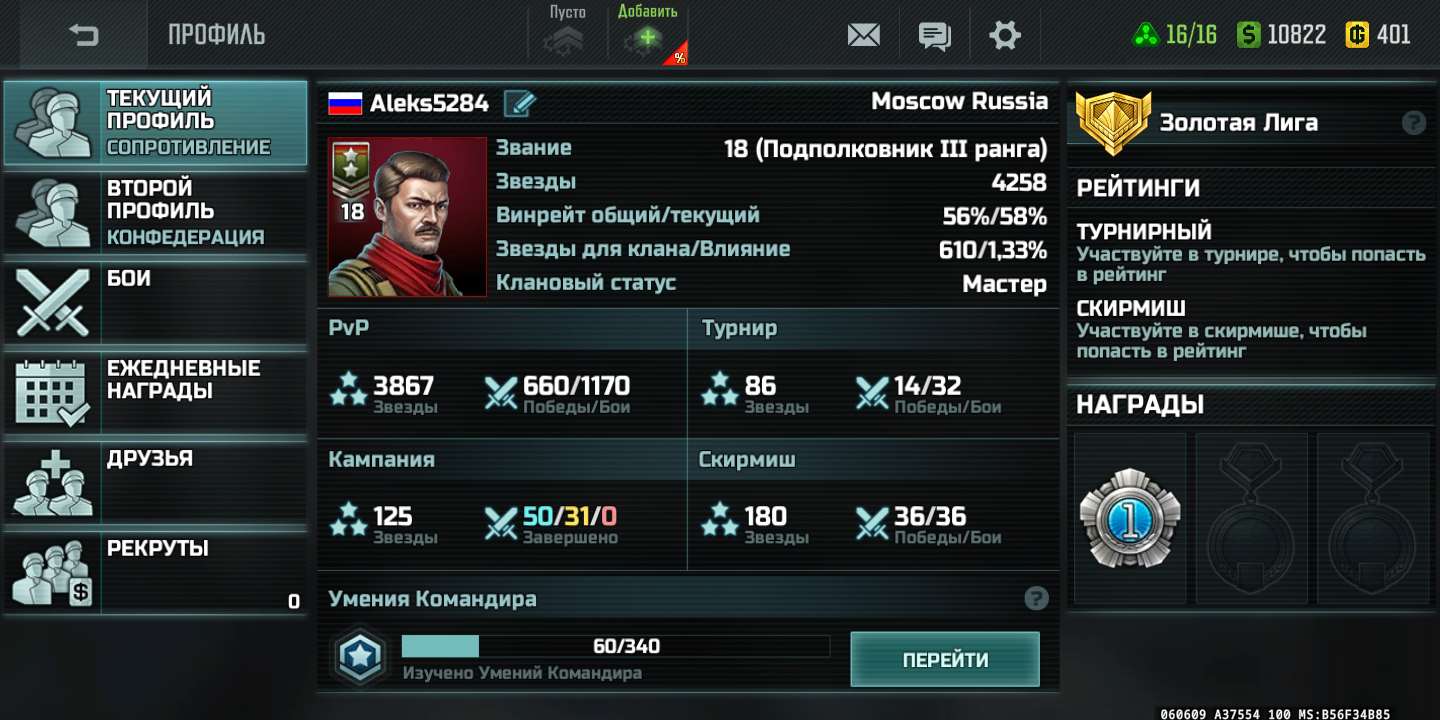Click the Золотая Лига help question mark
Image resolution: width=1440 pixels, height=720 pixels.
pyautogui.click(x=1412, y=122)
